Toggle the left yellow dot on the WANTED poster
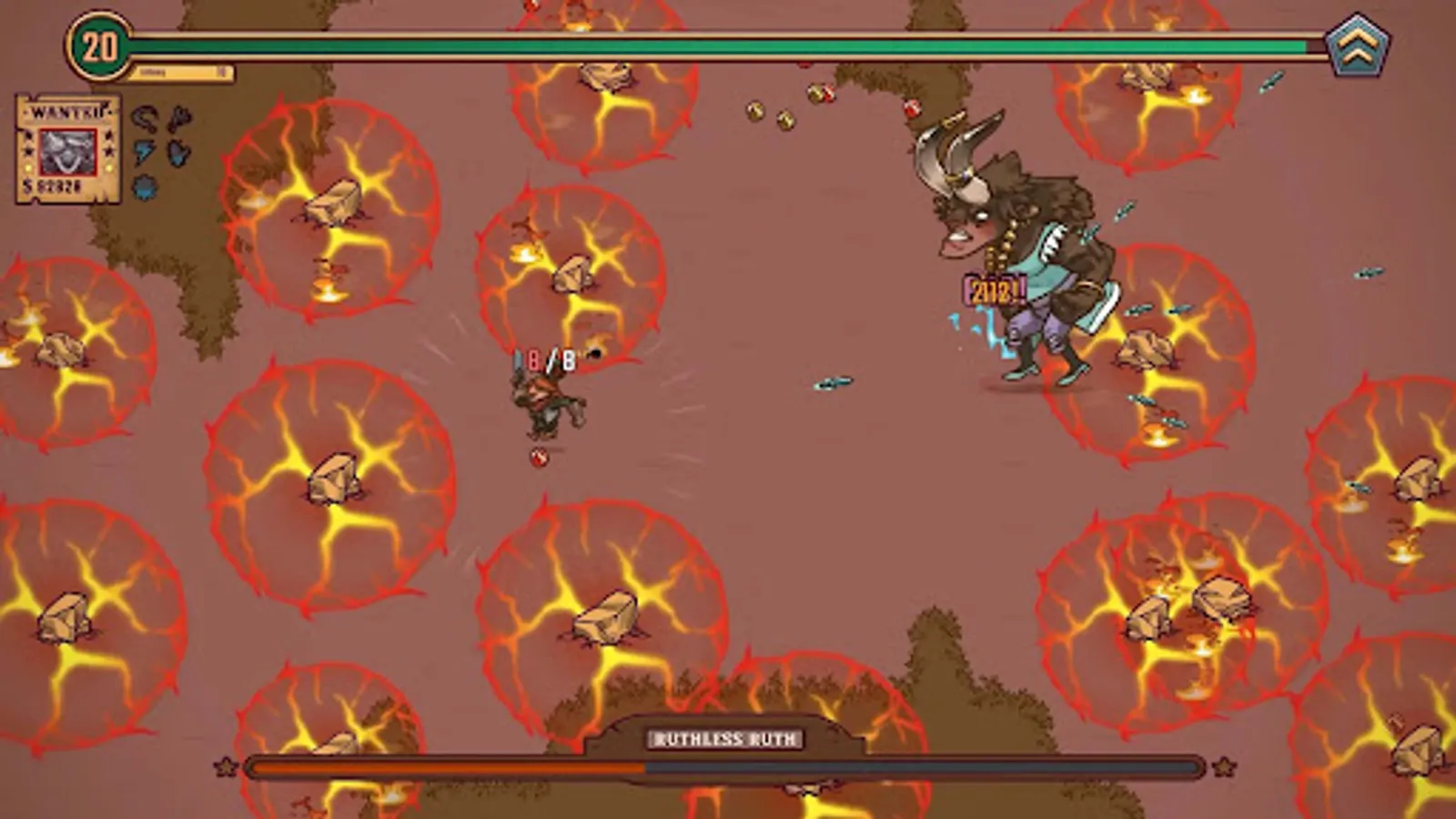This screenshot has height=819, width=1456. click(x=28, y=168)
